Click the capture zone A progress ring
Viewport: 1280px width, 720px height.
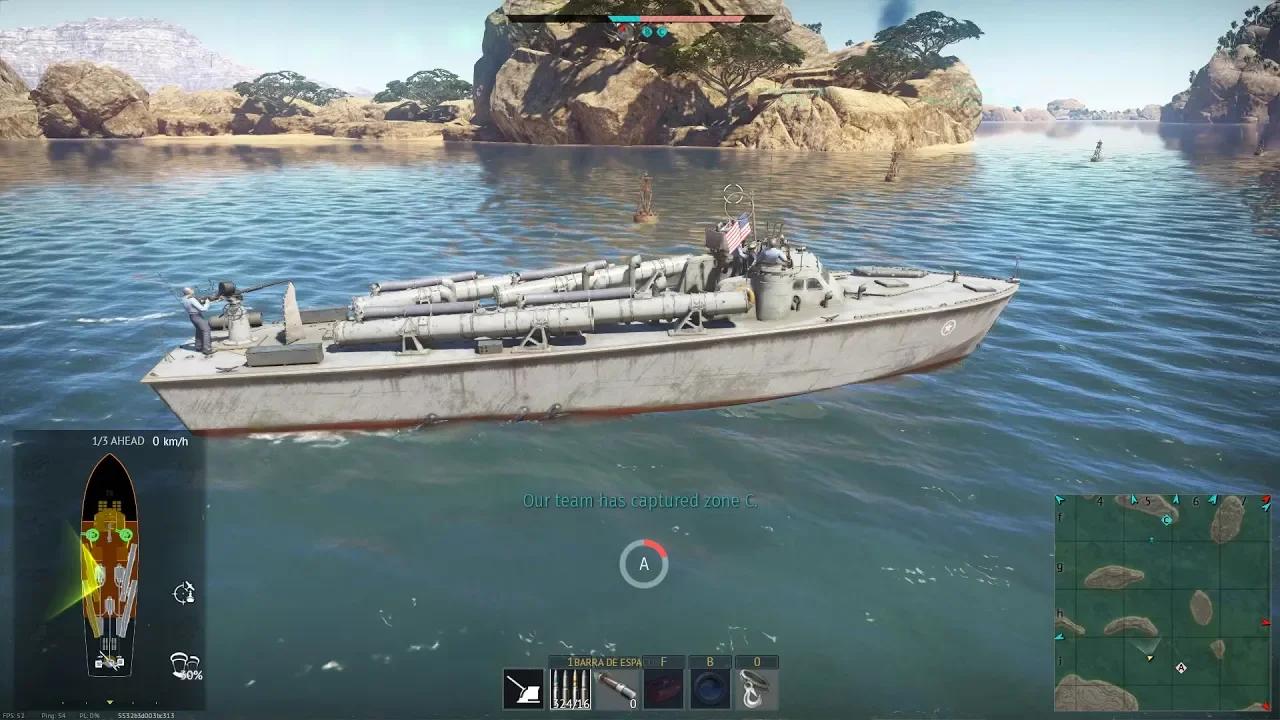(644, 563)
